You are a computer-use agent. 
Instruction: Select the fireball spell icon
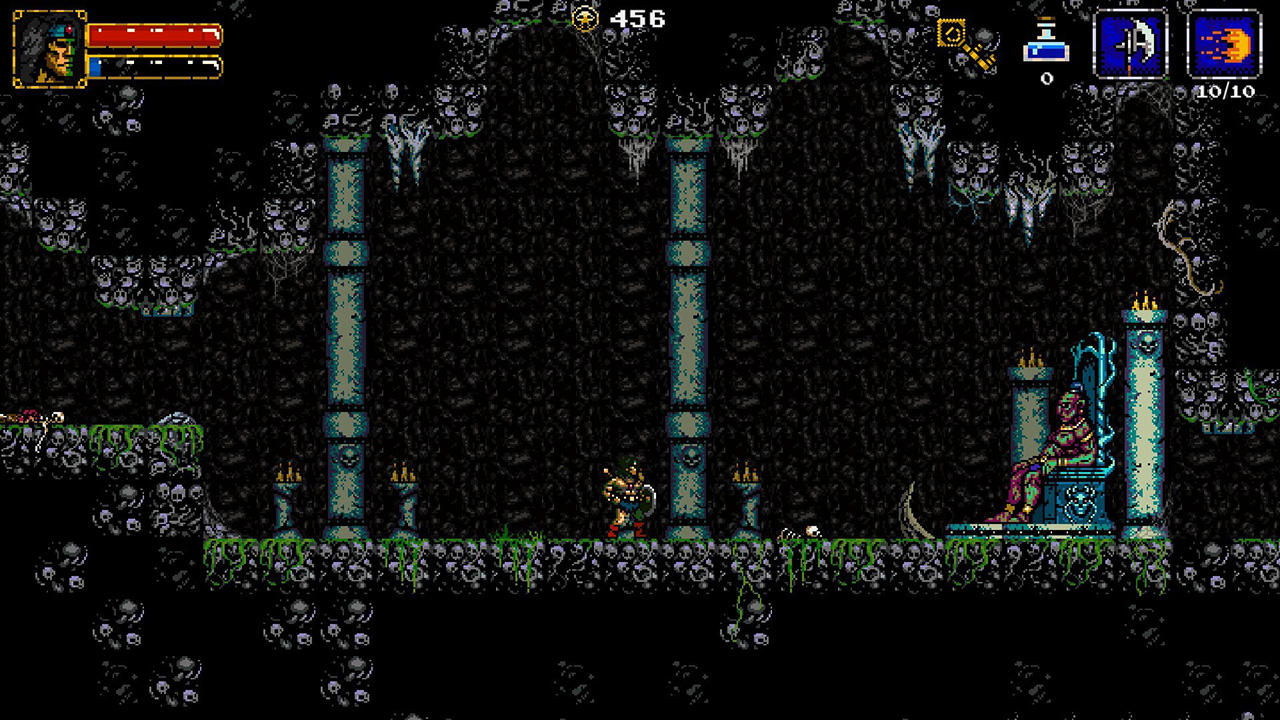tap(1225, 42)
